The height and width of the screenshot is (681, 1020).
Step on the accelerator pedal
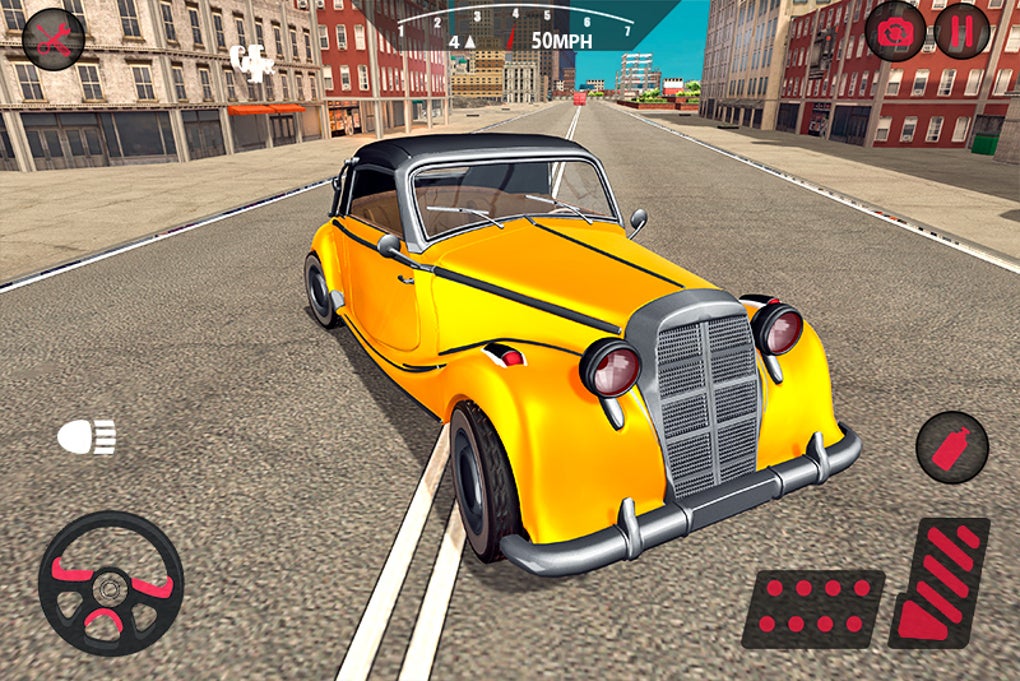click(939, 582)
